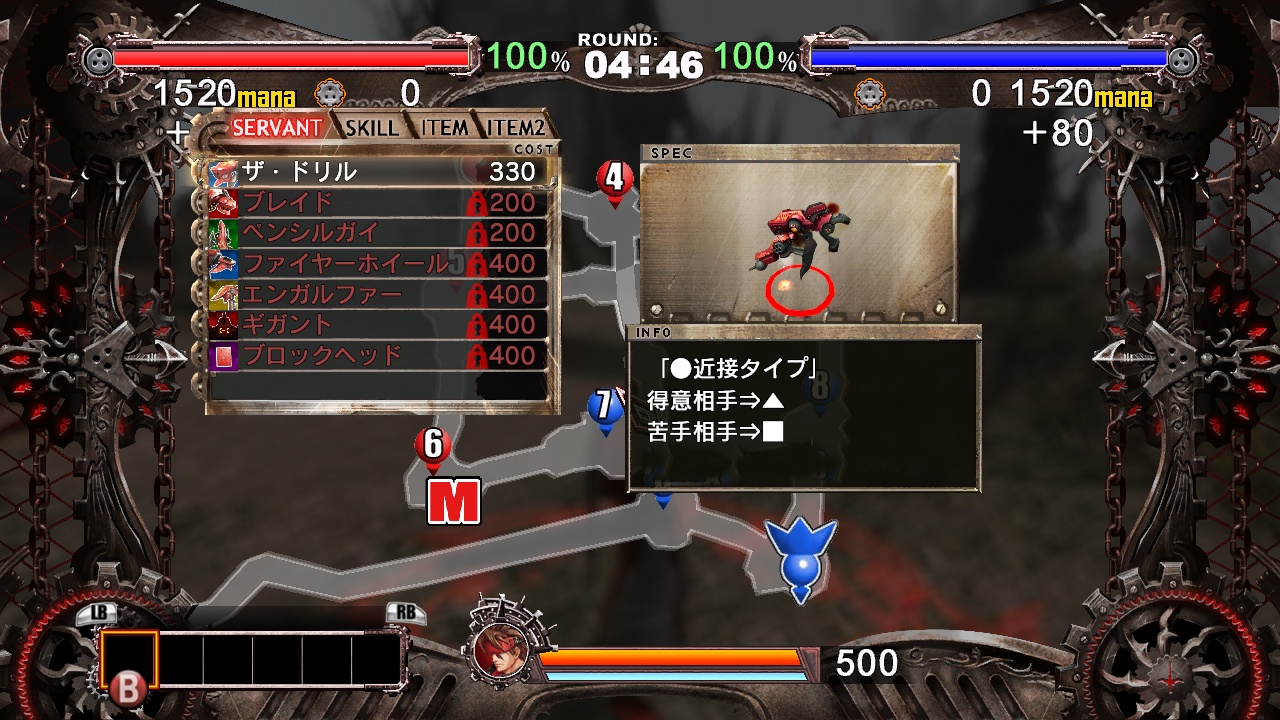Screen dimensions: 1280x720
Task: Switch to the SKILL tab
Action: click(371, 128)
